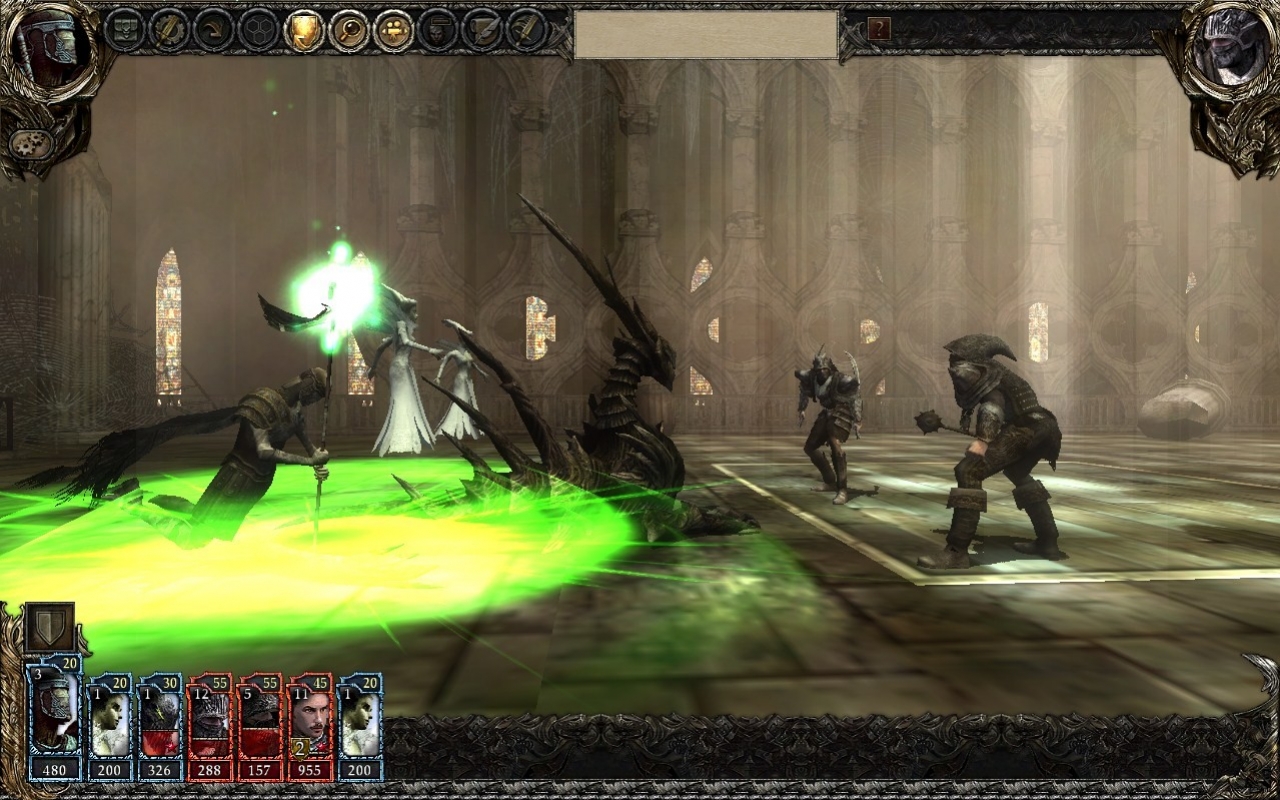Screen dimensions: 1280x800
Task: Toggle the hexagon grid icon
Action: pyautogui.click(x=259, y=30)
